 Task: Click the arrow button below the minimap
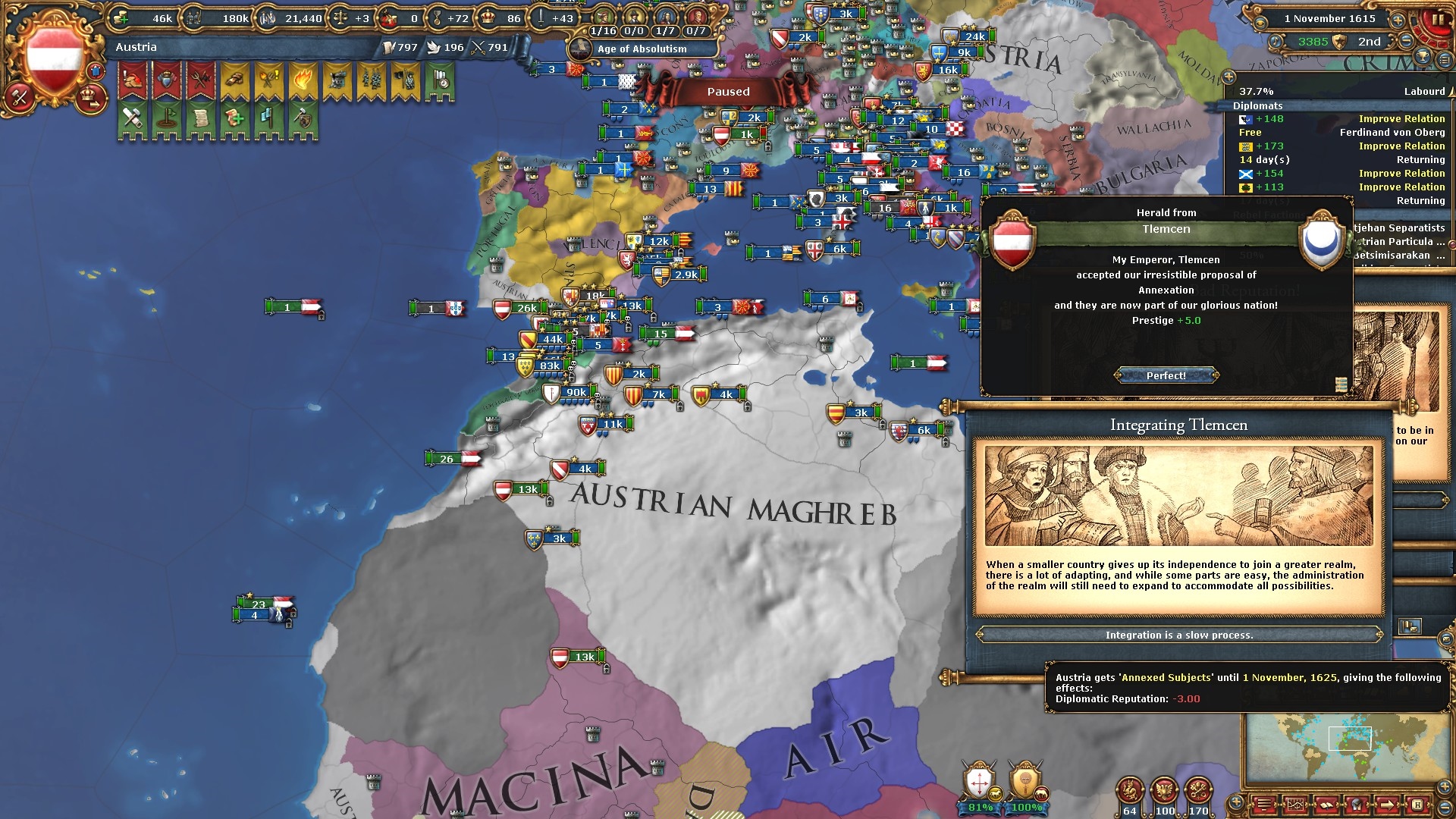1385,804
